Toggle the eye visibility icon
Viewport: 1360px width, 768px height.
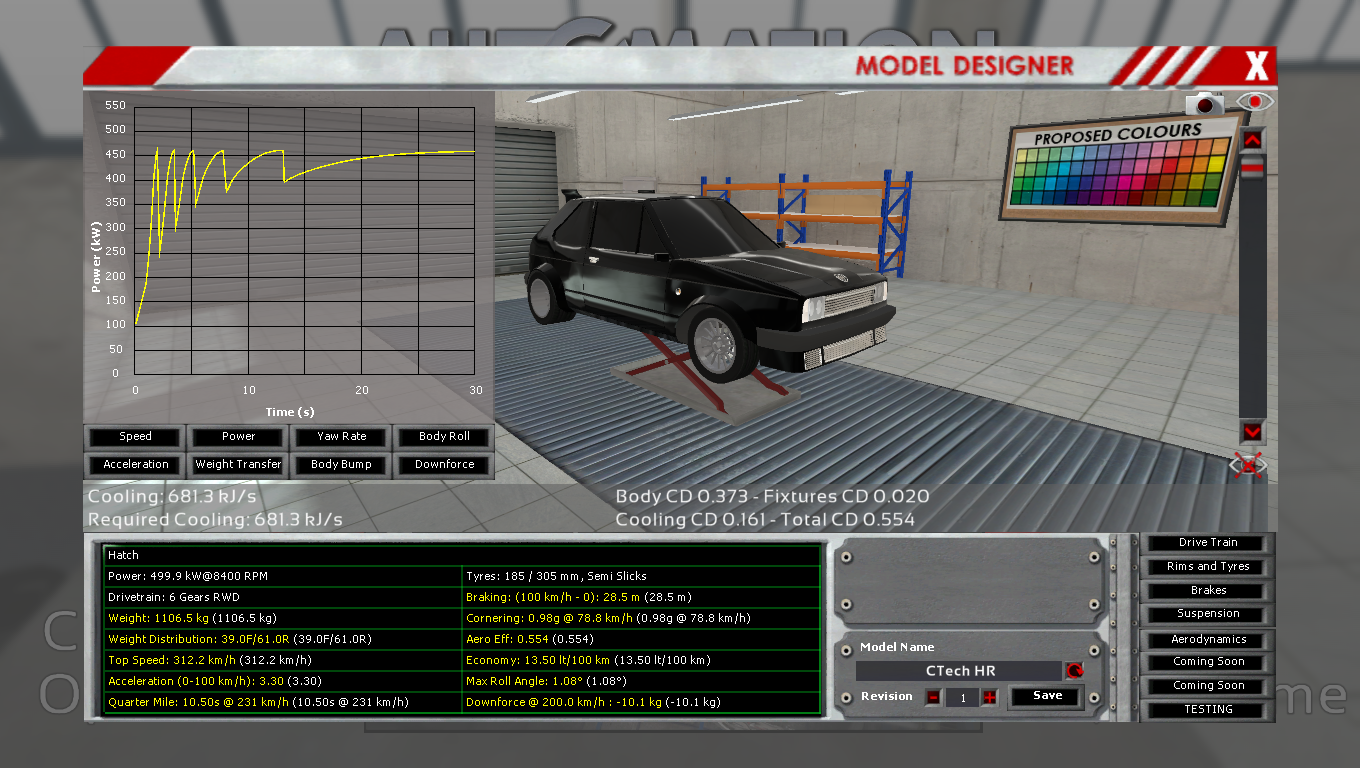pyautogui.click(x=1253, y=101)
